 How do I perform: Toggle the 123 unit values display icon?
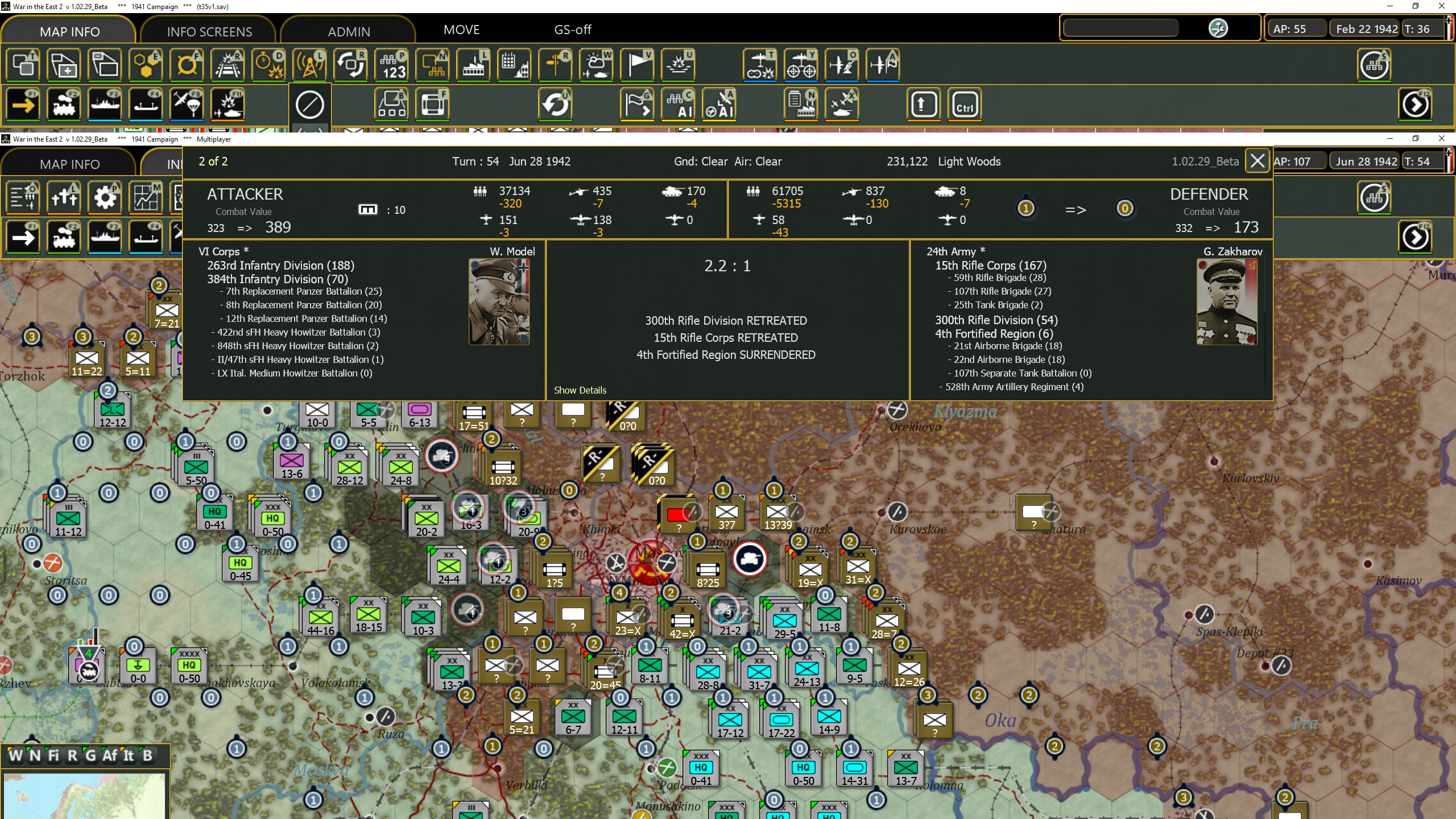pos(392,65)
